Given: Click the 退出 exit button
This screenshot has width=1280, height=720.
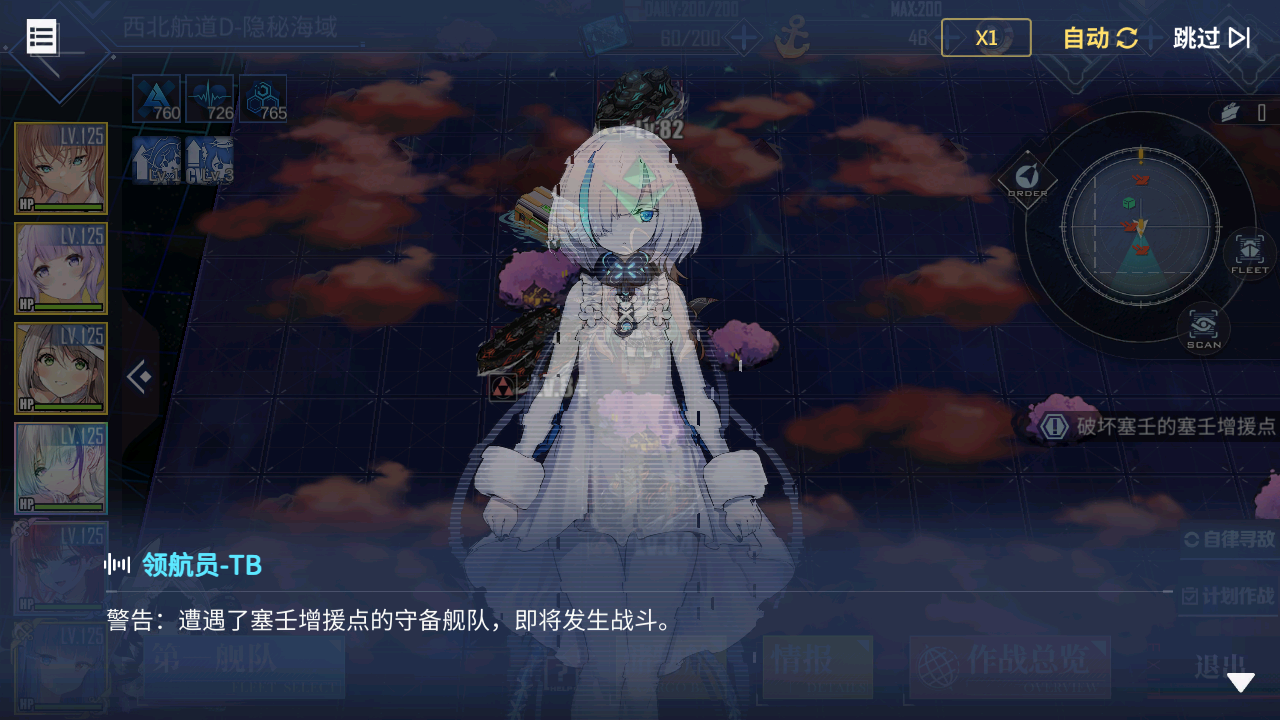Looking at the screenshot, I should click(x=1220, y=666).
